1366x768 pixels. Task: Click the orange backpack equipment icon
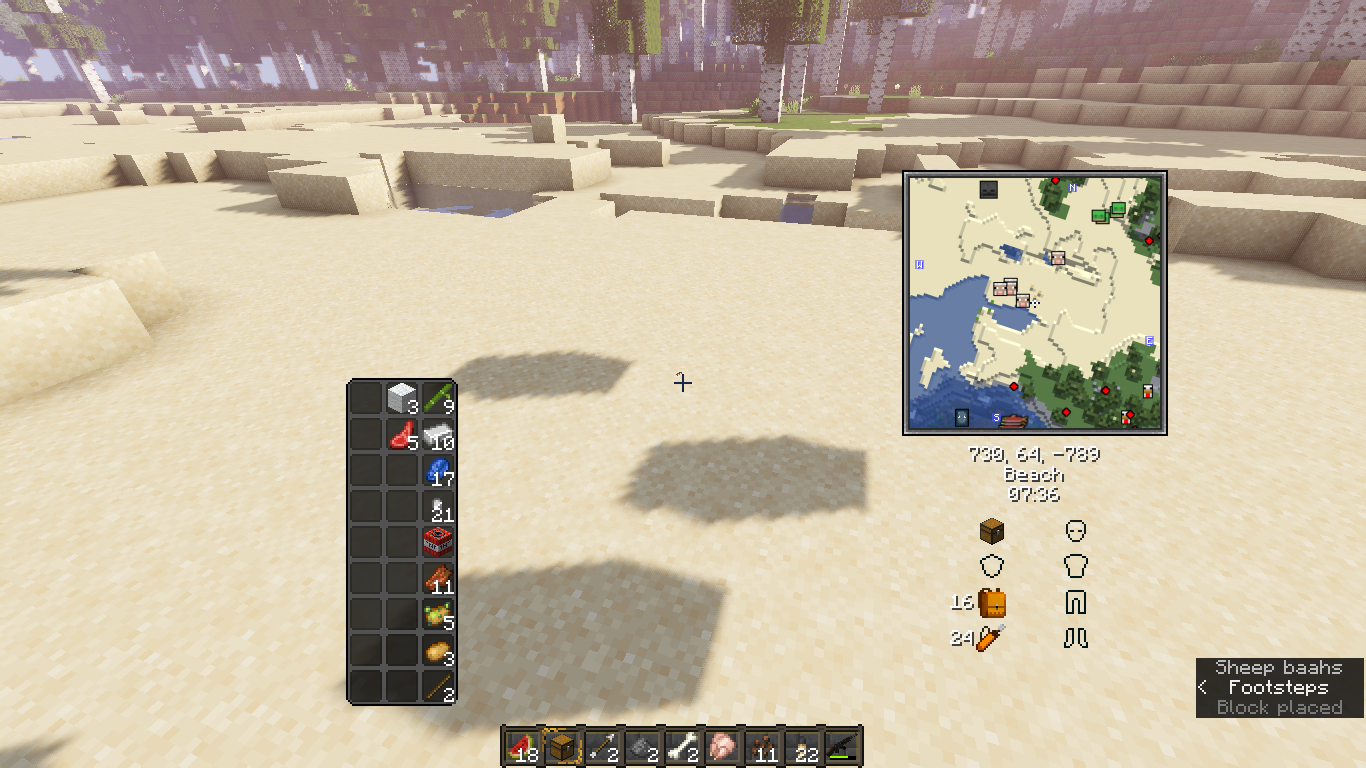[x=992, y=603]
